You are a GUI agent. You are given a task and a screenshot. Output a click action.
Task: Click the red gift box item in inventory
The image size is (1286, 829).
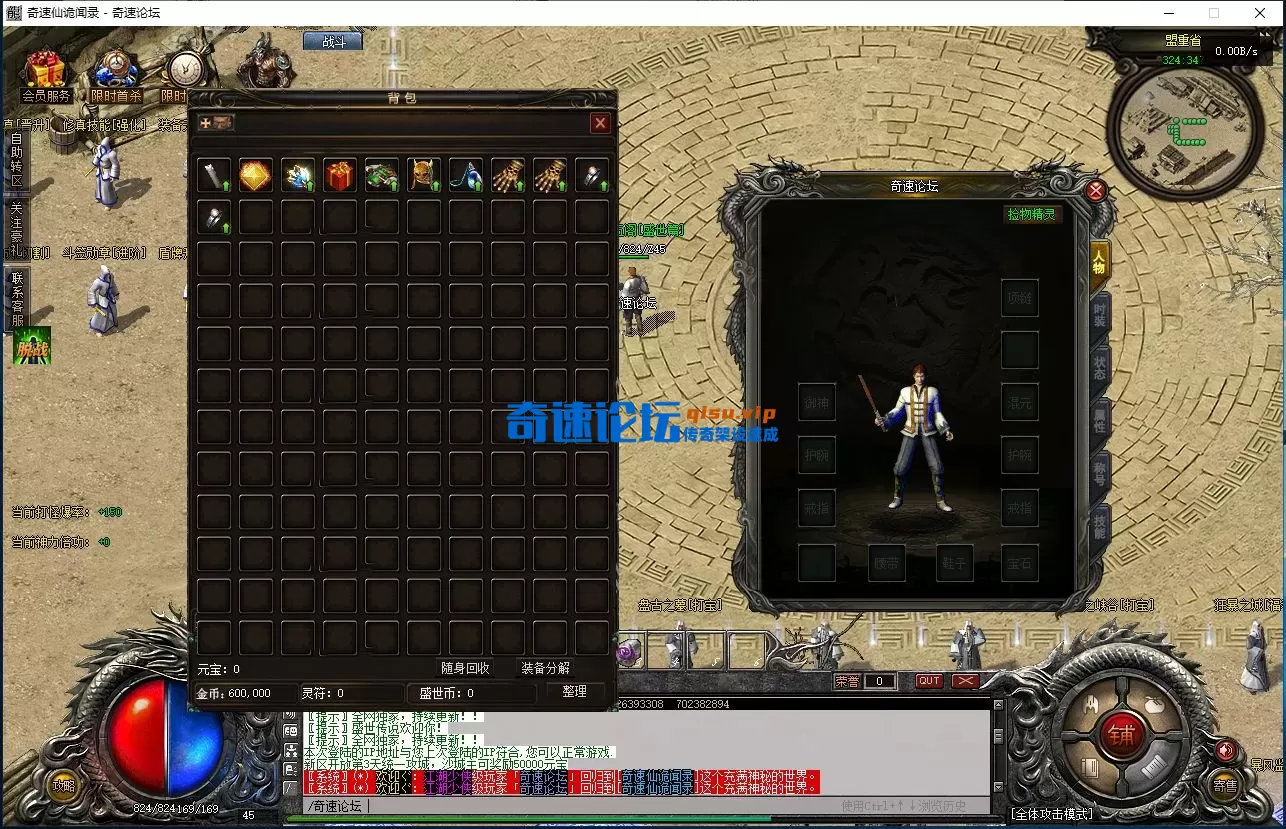pyautogui.click(x=340, y=173)
